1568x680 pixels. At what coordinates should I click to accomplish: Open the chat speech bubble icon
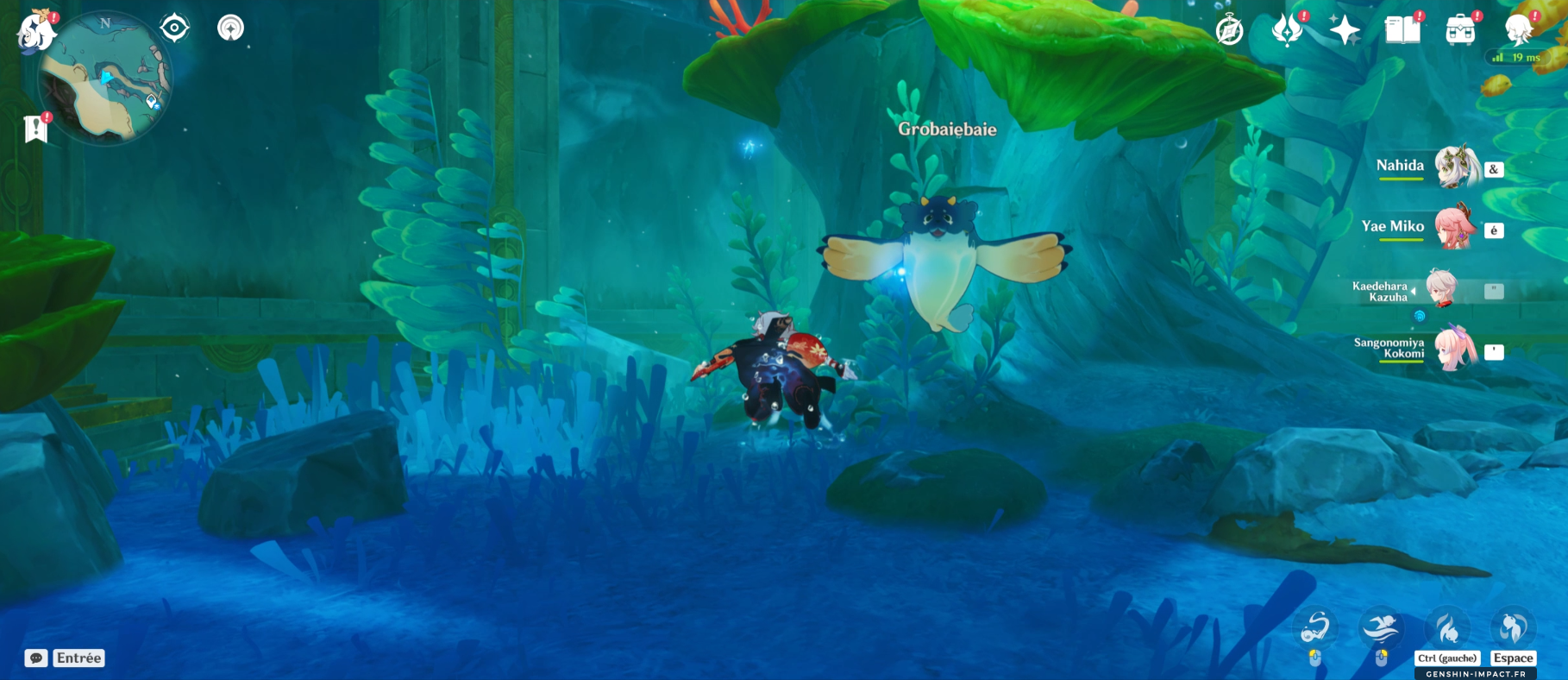(36, 658)
